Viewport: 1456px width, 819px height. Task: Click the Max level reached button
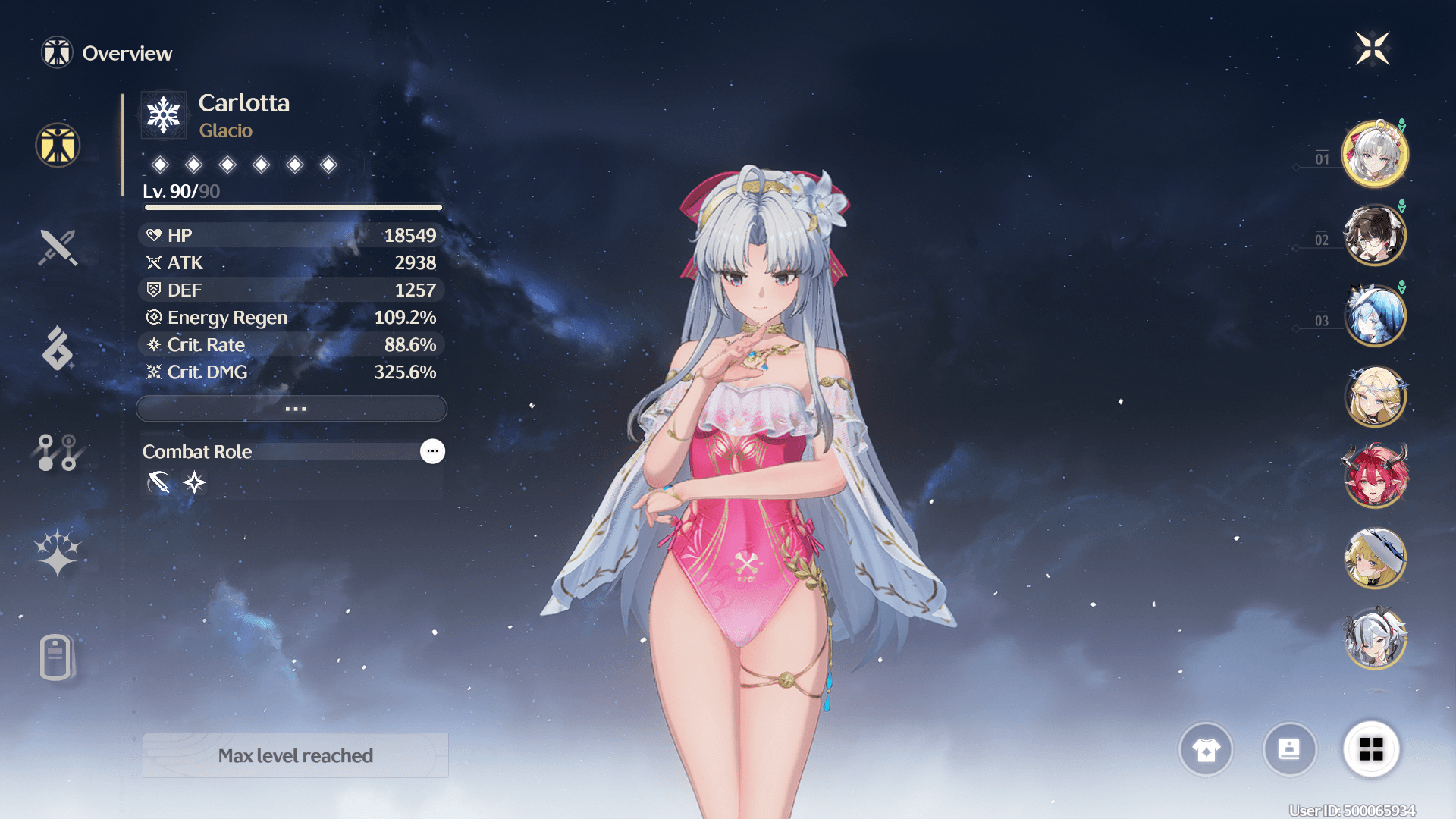coord(296,755)
